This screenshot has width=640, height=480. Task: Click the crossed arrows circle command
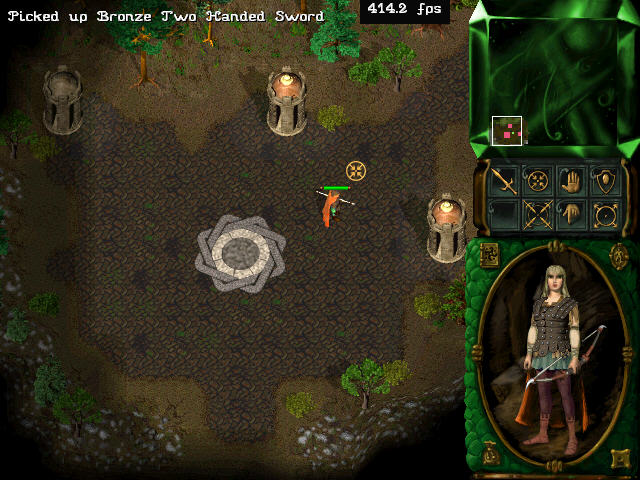tap(538, 214)
